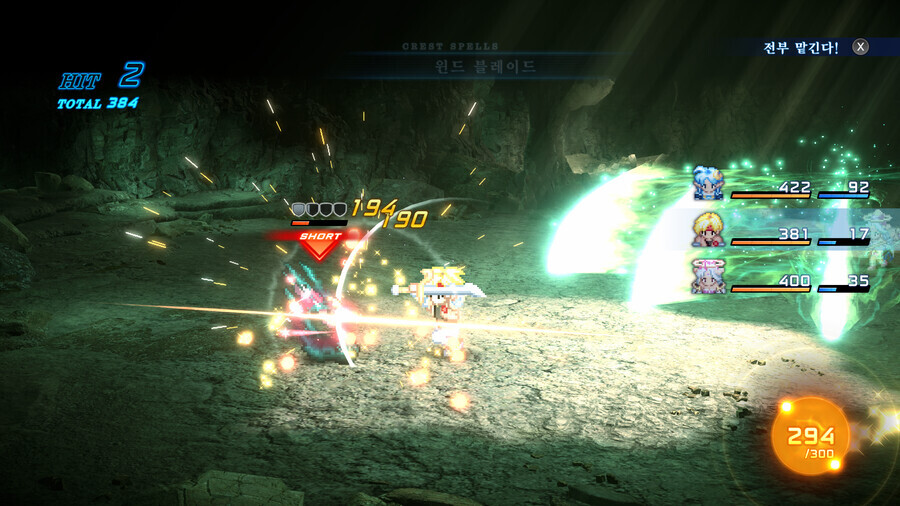Click the orange 294/300 gauge orb
Viewport: 900px width, 506px height.
pos(810,436)
